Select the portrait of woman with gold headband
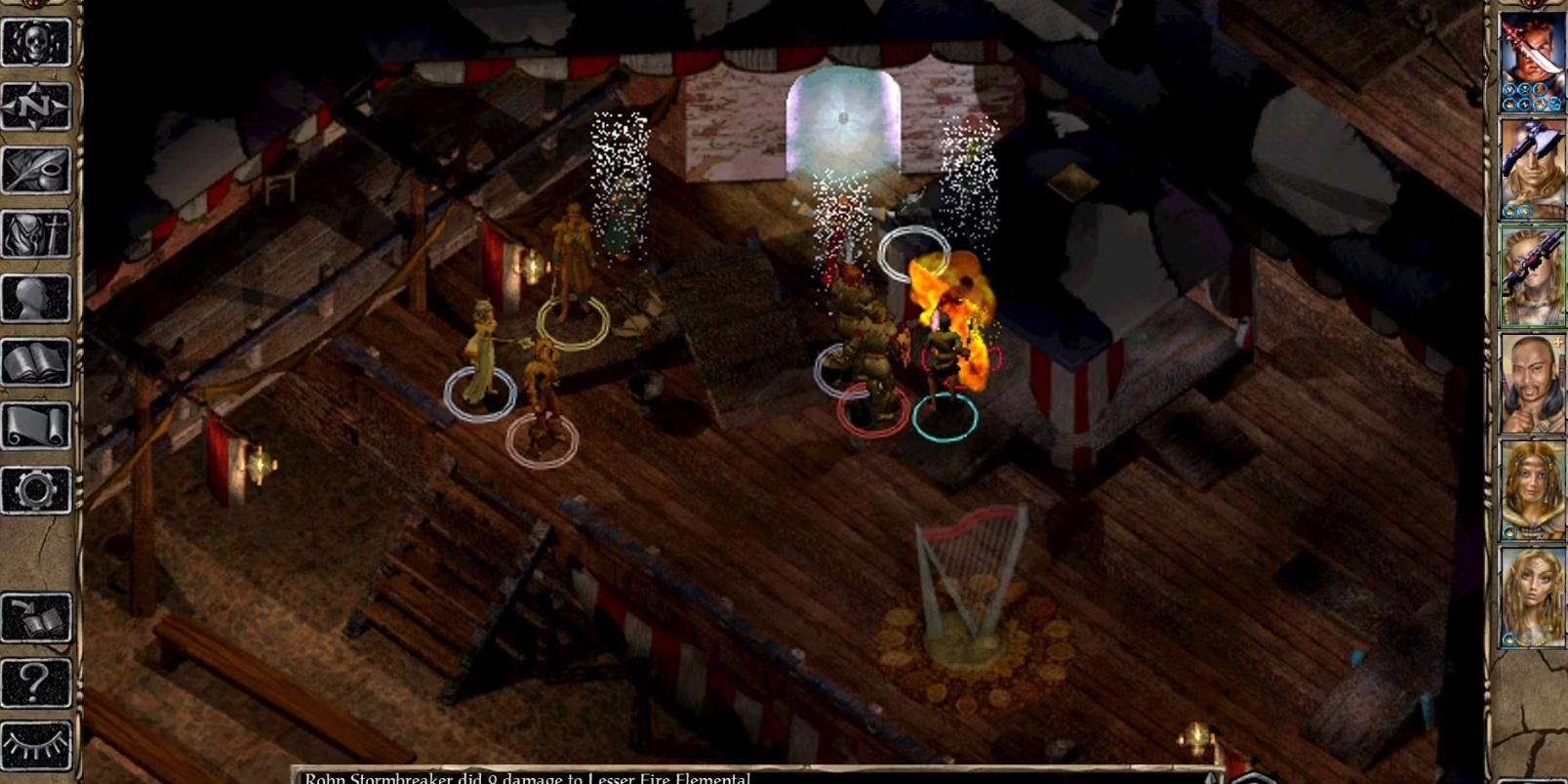1568x784 pixels. 1531,490
